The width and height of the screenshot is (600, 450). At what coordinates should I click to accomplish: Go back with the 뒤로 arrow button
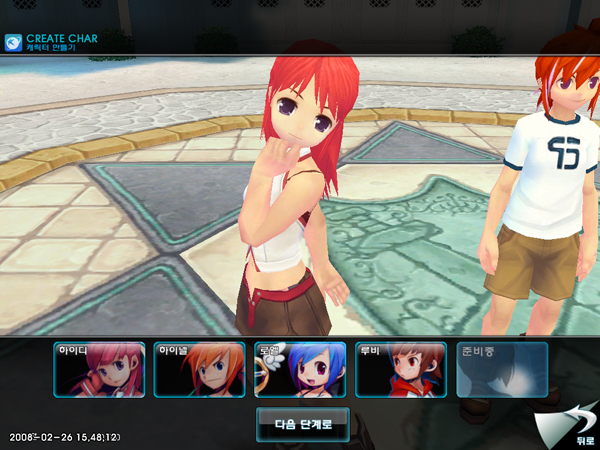572,426
